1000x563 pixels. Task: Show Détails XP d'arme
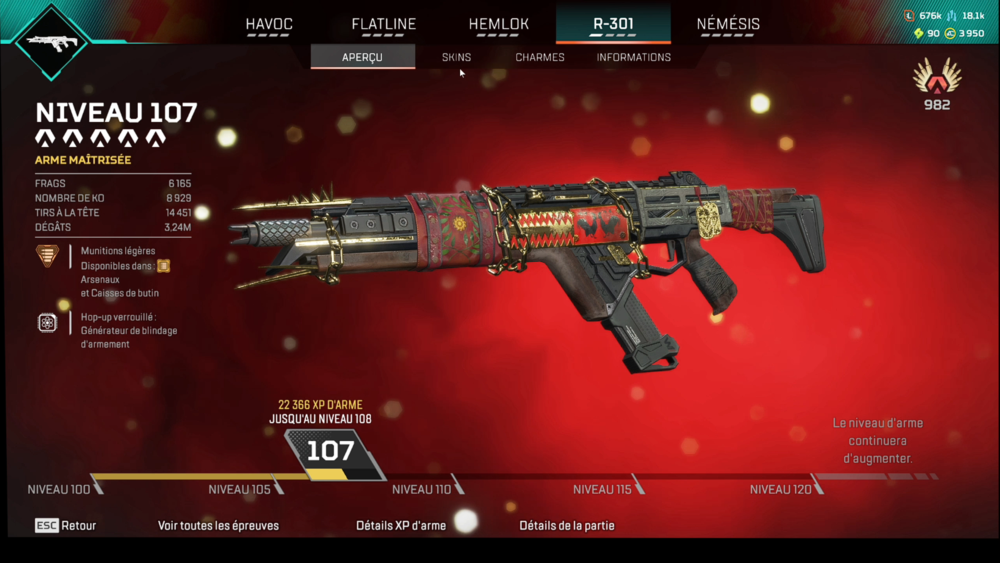point(401,525)
